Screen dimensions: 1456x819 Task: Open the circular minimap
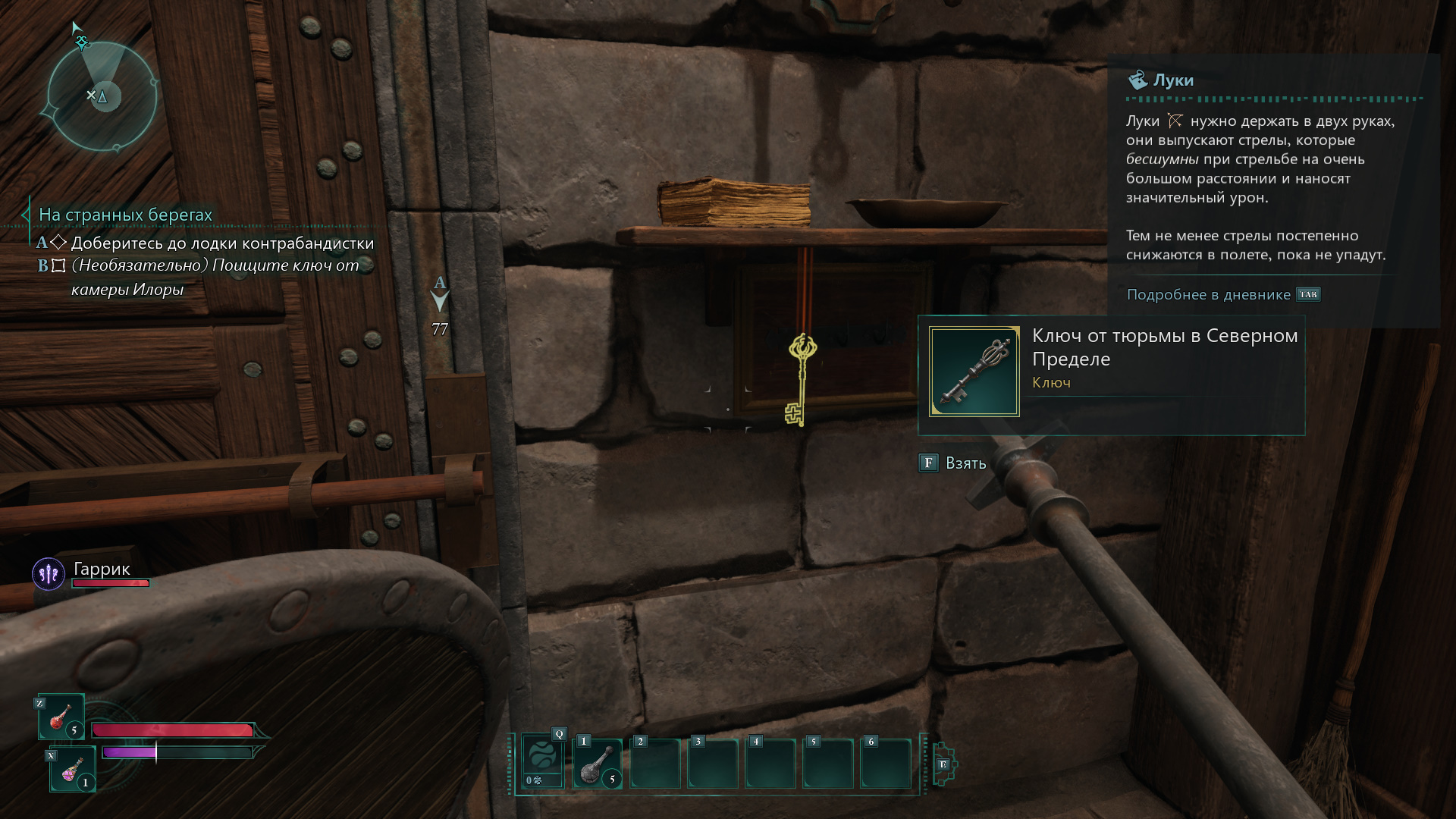pyautogui.click(x=102, y=96)
